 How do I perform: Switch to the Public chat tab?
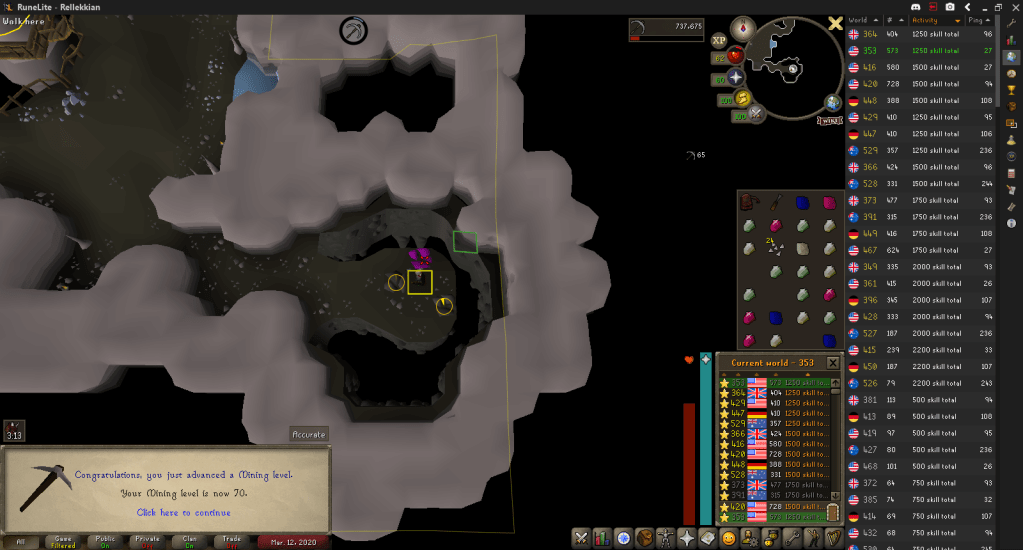105,541
